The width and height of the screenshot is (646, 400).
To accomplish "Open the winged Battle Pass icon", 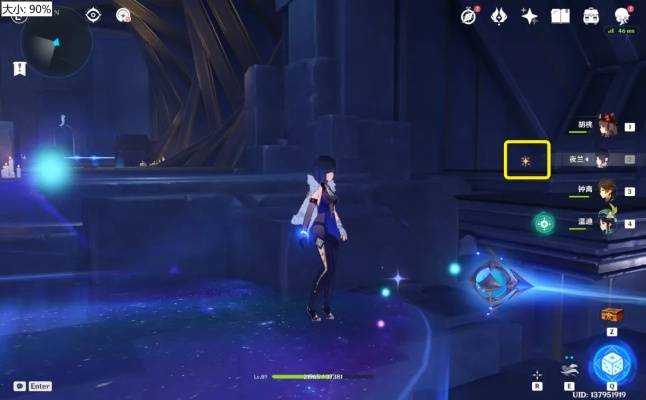I will (499, 15).
